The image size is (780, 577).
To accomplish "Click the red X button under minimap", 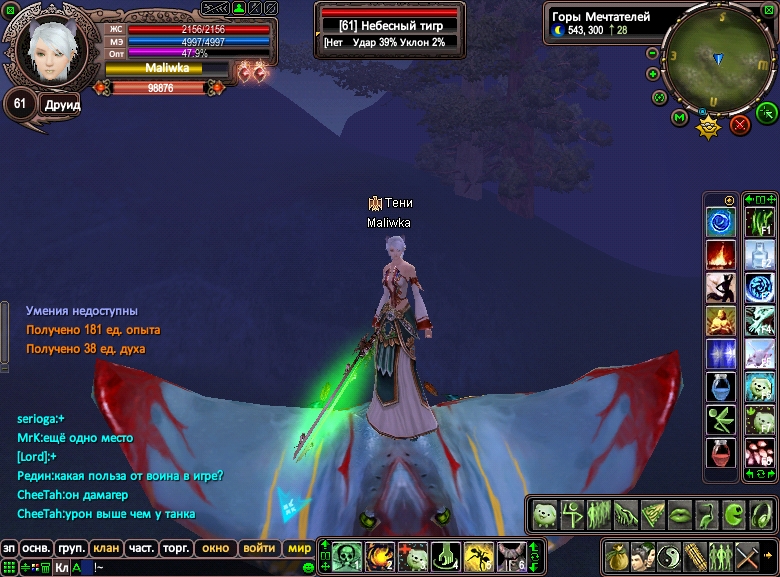I will click(740, 124).
